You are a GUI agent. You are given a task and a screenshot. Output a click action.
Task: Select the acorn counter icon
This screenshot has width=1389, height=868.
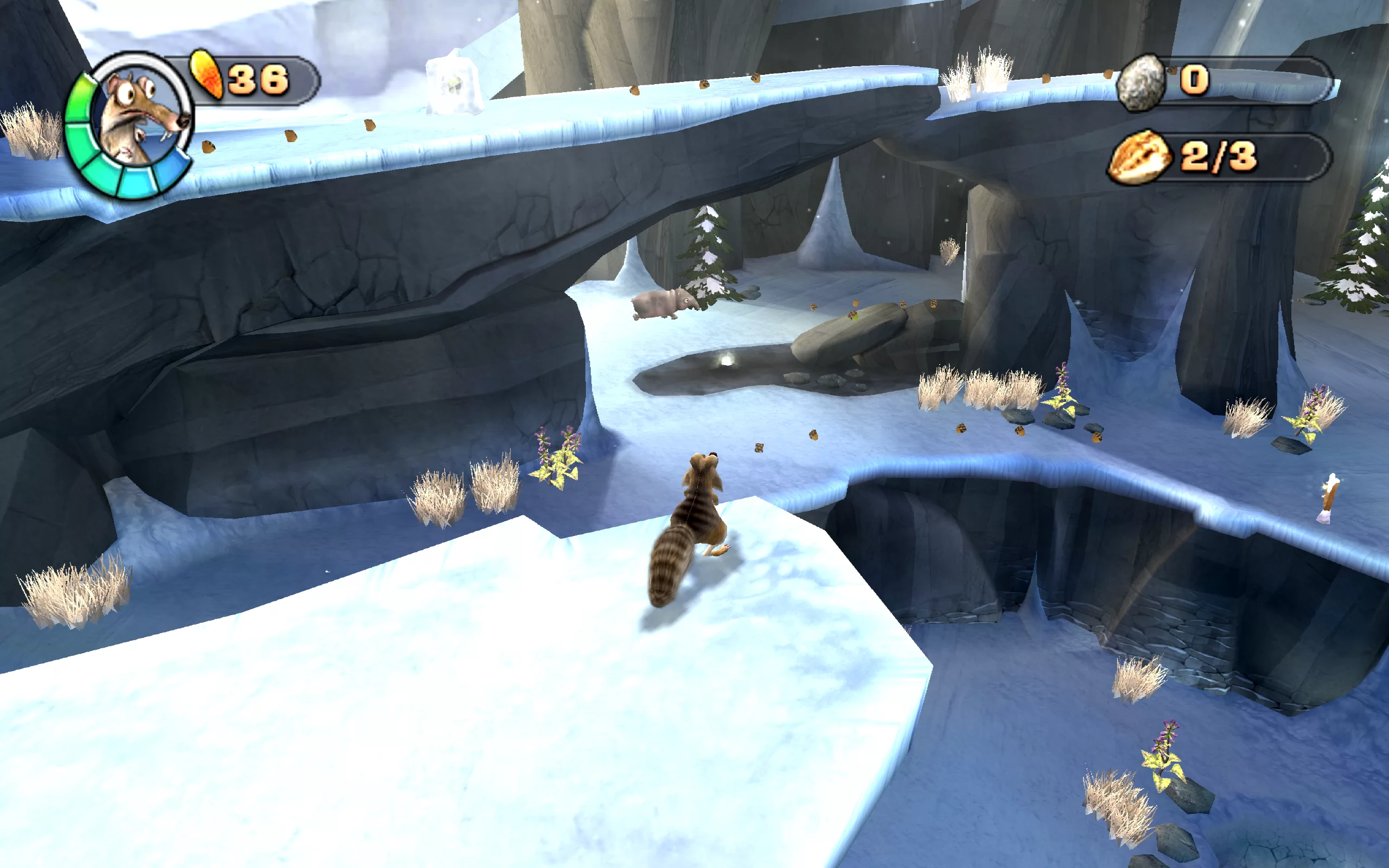(207, 75)
